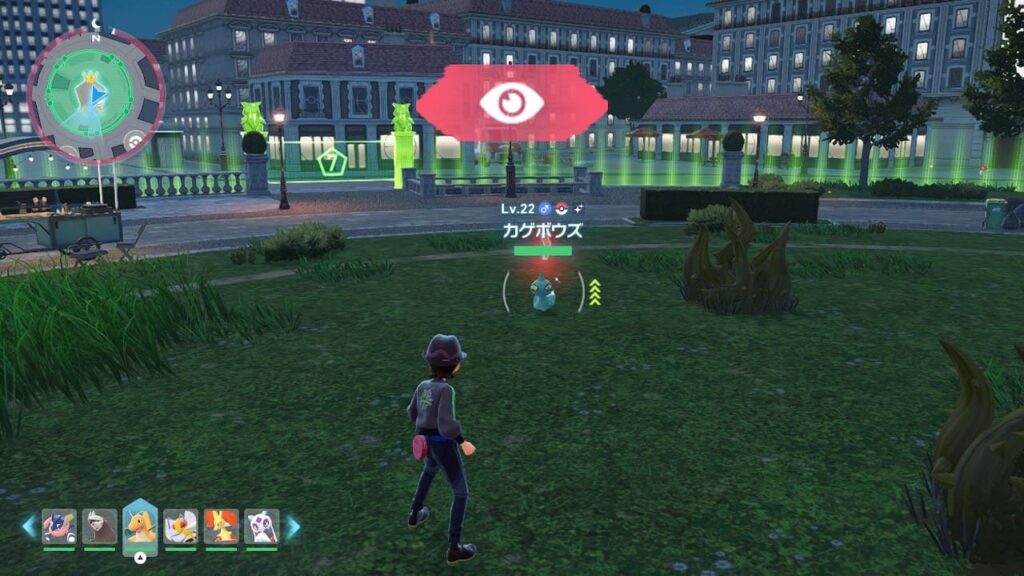
Task: Switch to the white-winged yellow Pokémon slot
Action: click(x=181, y=526)
